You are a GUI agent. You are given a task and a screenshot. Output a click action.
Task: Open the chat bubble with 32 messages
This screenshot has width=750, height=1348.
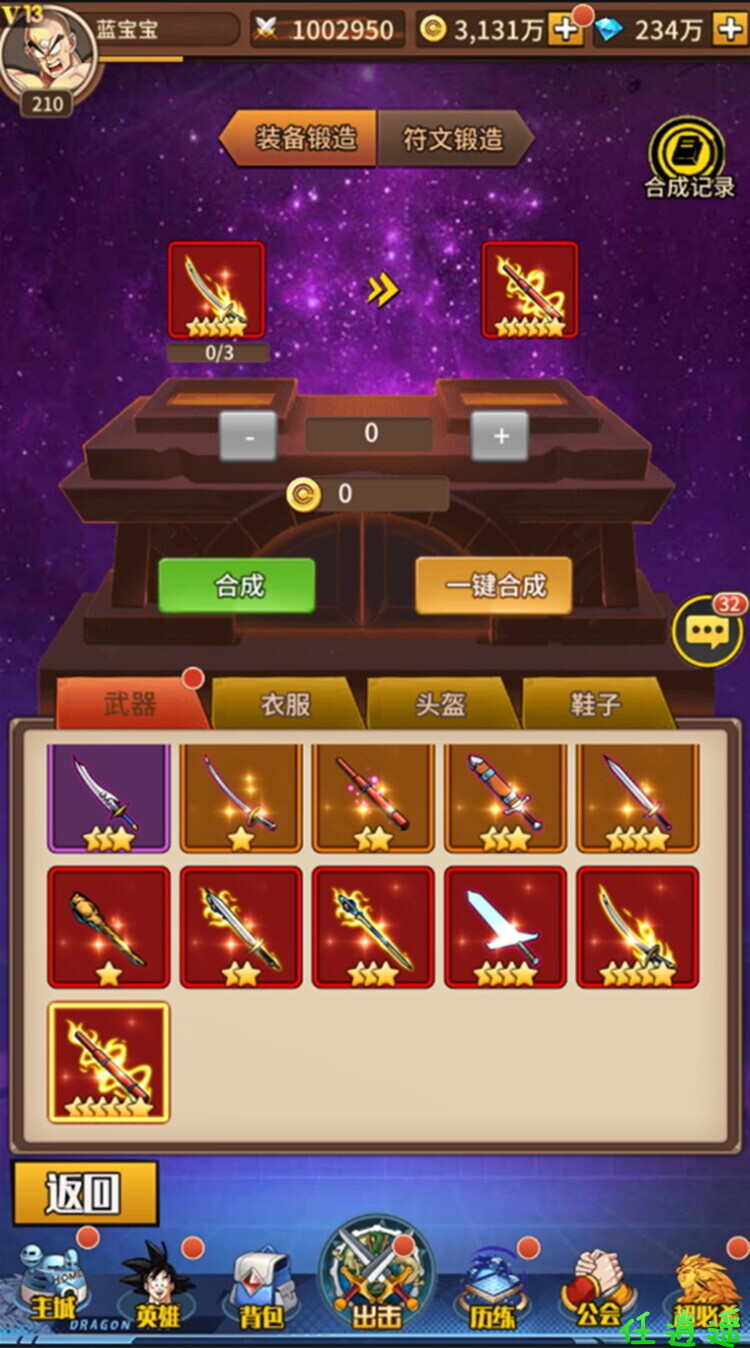(706, 631)
